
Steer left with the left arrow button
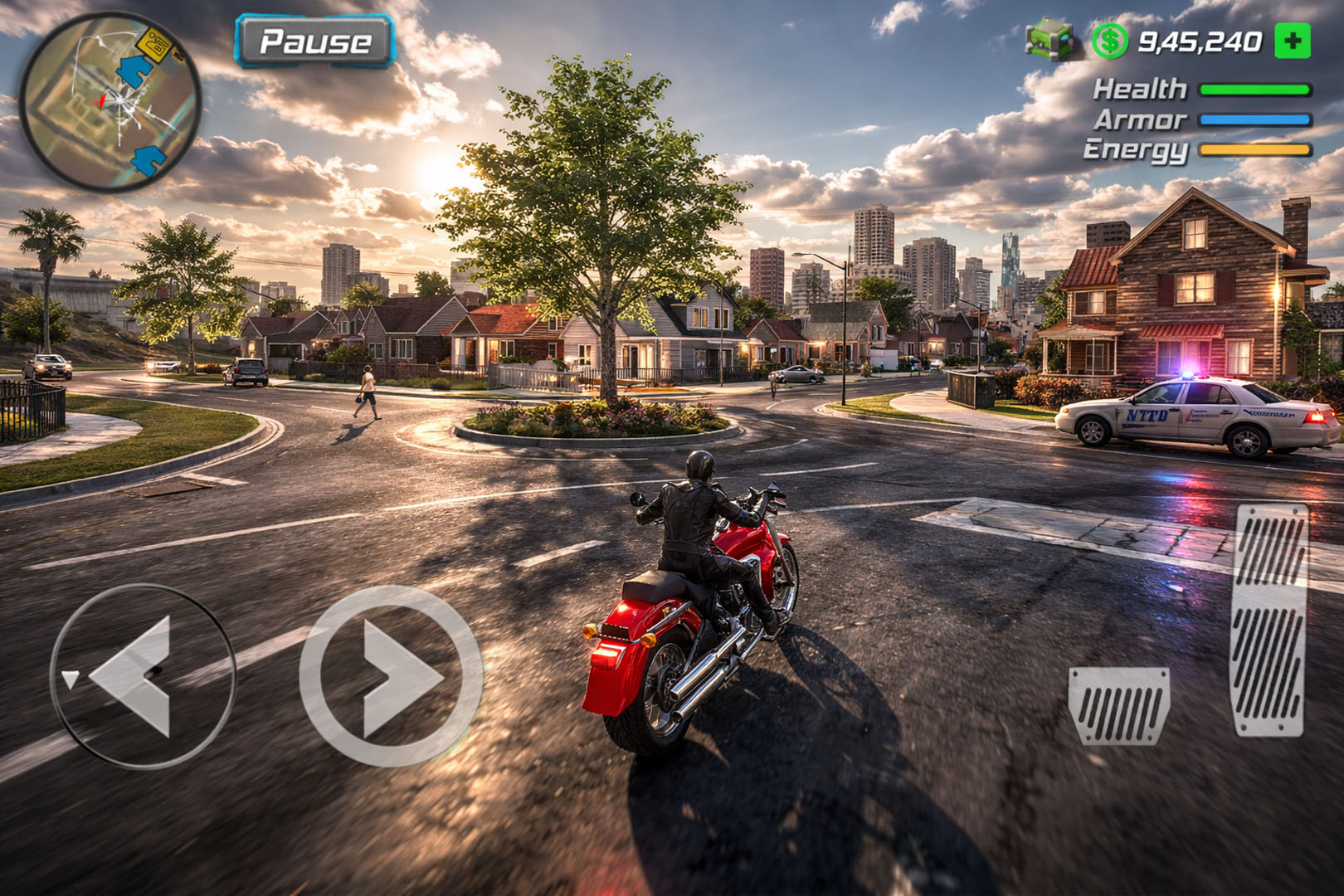coord(142,676)
